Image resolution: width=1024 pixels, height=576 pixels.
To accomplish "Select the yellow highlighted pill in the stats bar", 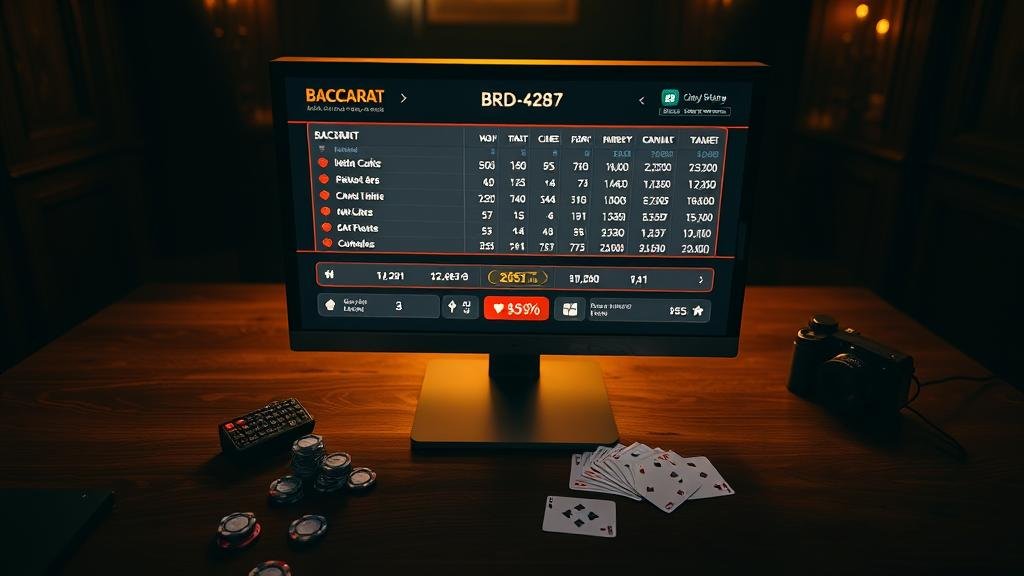I will (517, 278).
